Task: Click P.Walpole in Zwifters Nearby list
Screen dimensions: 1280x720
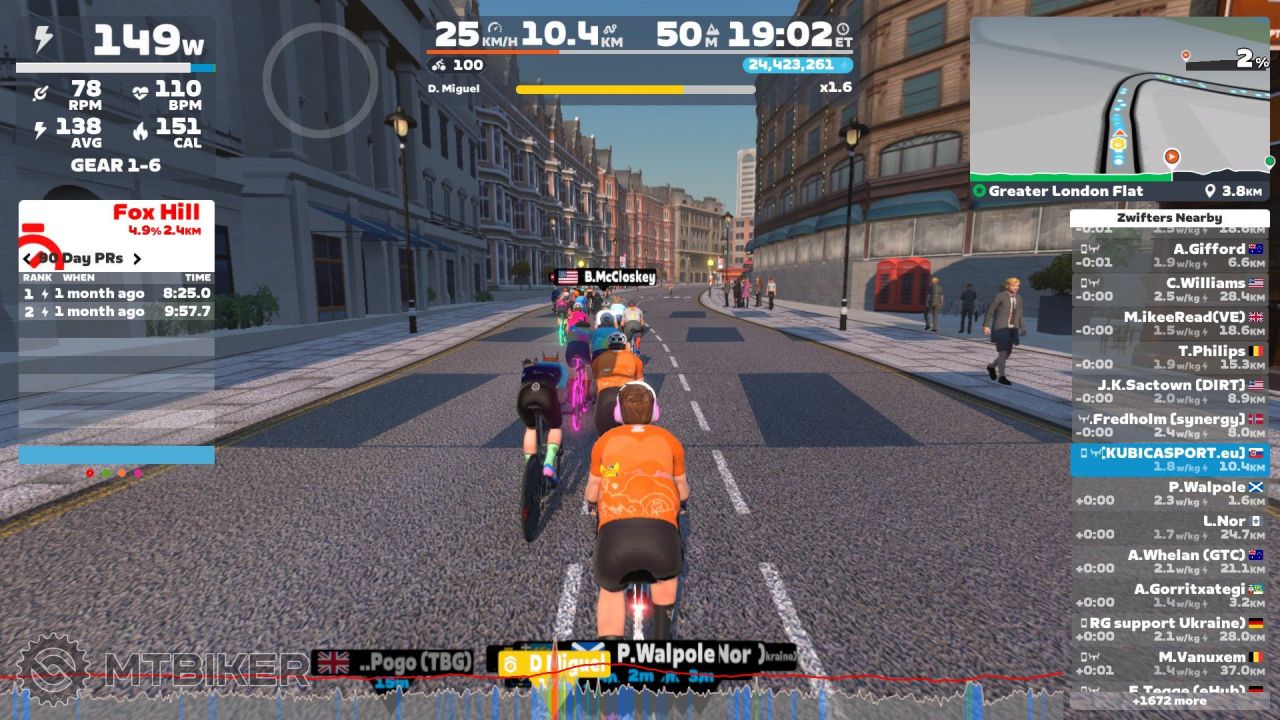Action: pos(1169,494)
